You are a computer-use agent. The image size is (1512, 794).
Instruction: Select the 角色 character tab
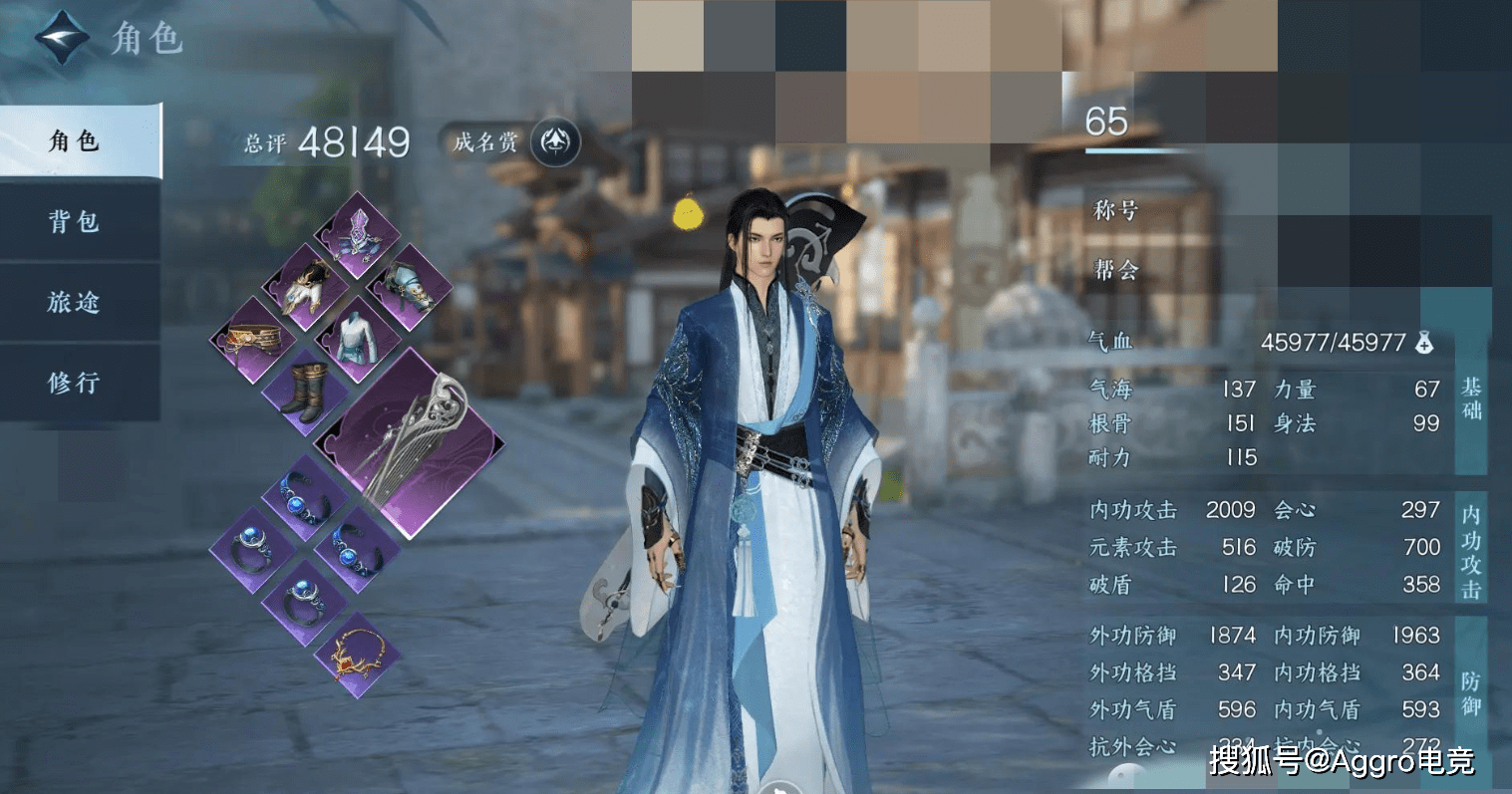[79, 141]
